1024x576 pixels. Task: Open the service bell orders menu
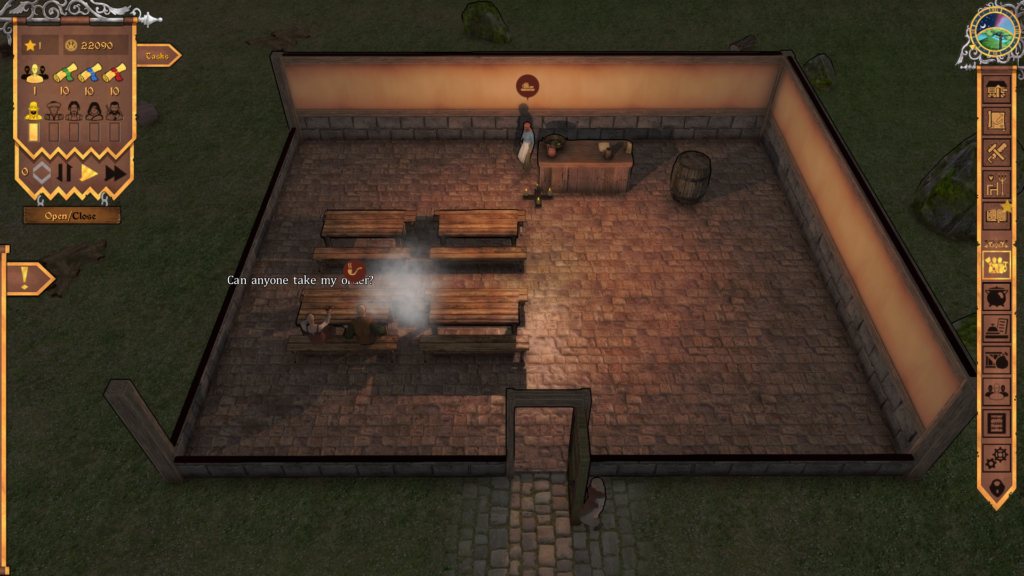(996, 328)
